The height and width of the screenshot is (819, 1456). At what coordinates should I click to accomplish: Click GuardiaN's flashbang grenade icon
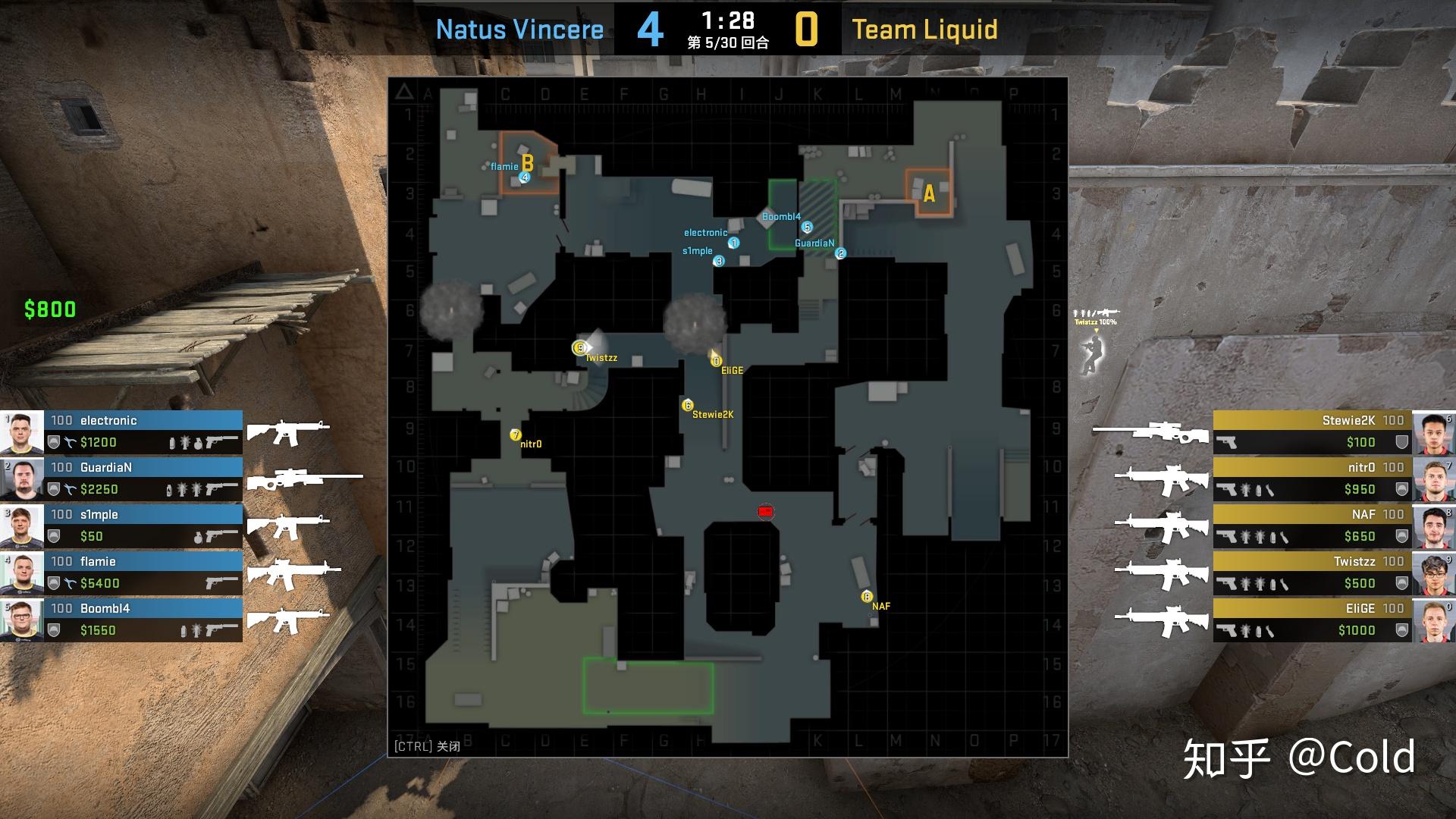pos(184,490)
